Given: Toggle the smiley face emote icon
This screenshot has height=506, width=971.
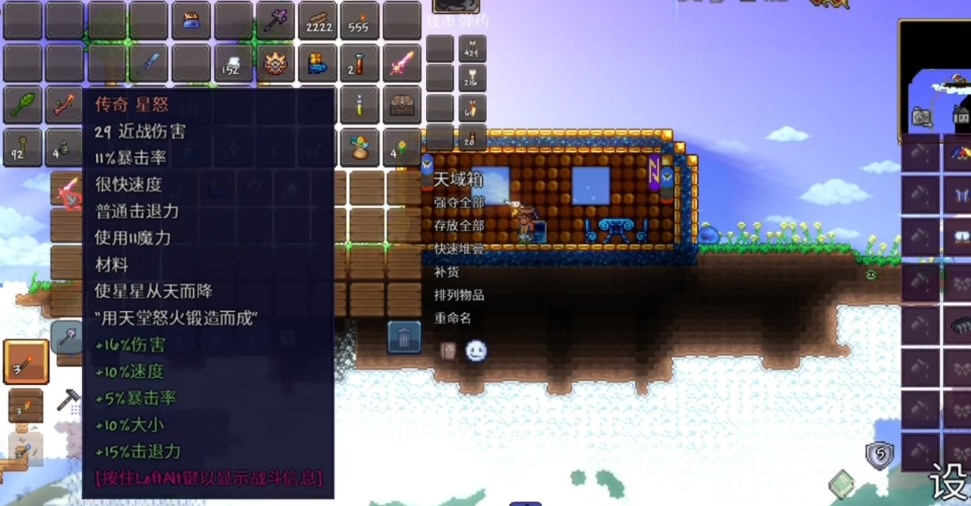Looking at the screenshot, I should (476, 351).
